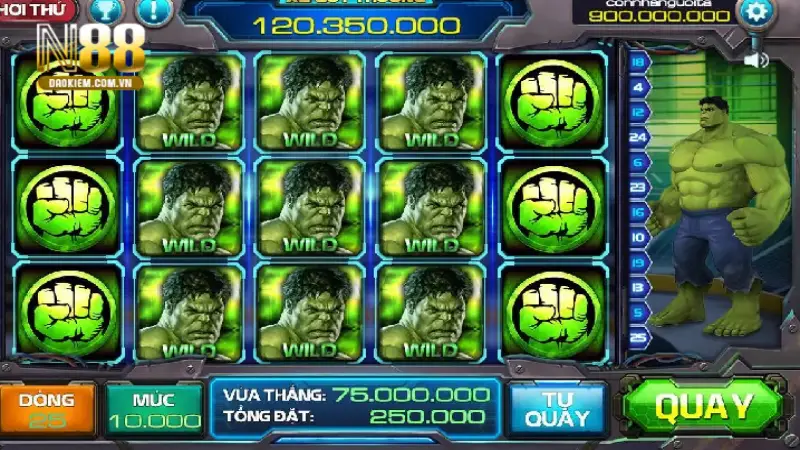Adjust the DÒNG paylines count
Screen dimensions: 800x450
click(47, 409)
